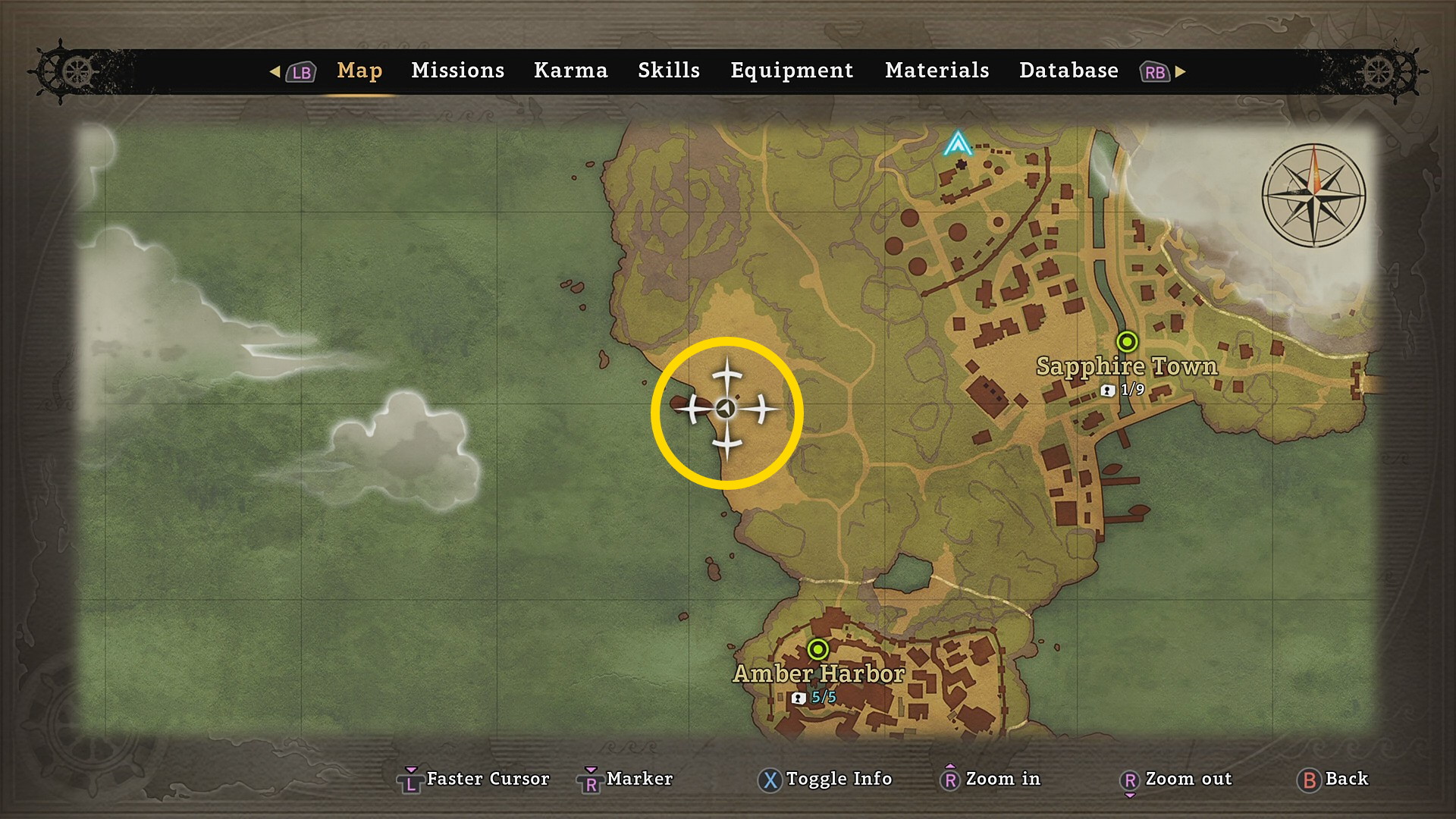Viewport: 1456px width, 819px height.
Task: Select the Karma tab
Action: click(x=570, y=71)
